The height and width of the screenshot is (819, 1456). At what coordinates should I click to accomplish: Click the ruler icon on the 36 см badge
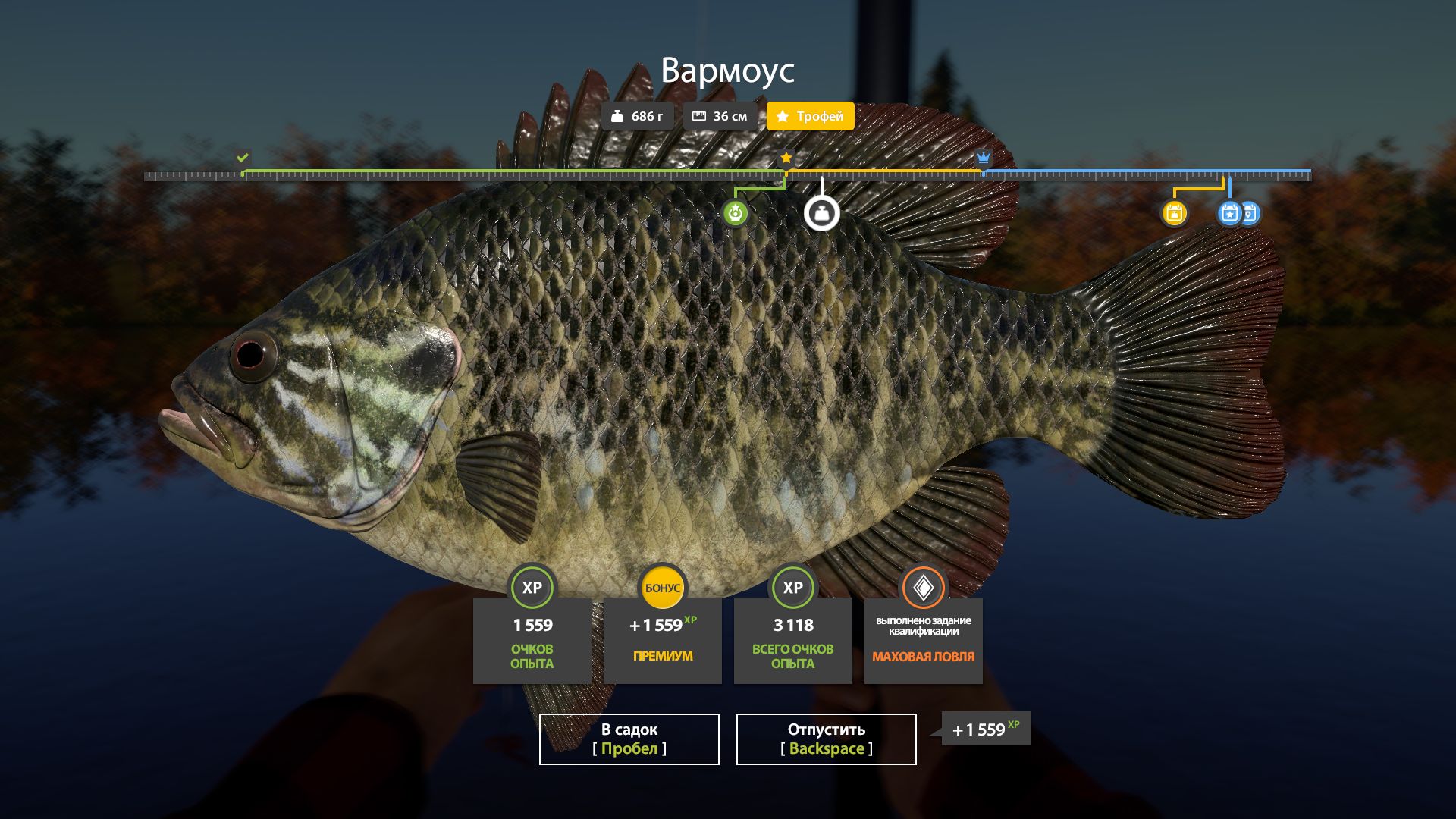pyautogui.click(x=698, y=116)
